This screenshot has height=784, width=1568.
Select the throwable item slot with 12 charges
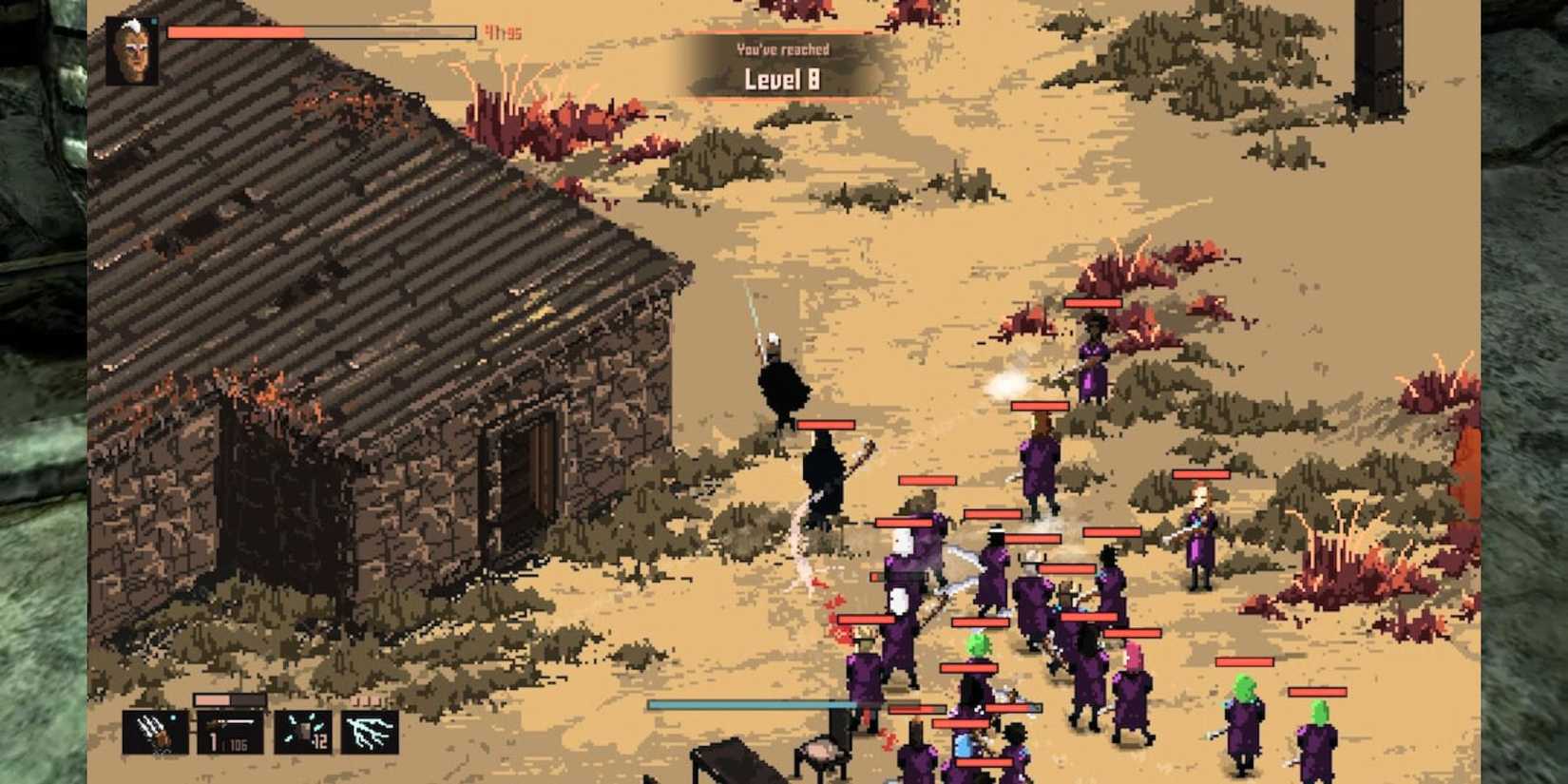302,733
